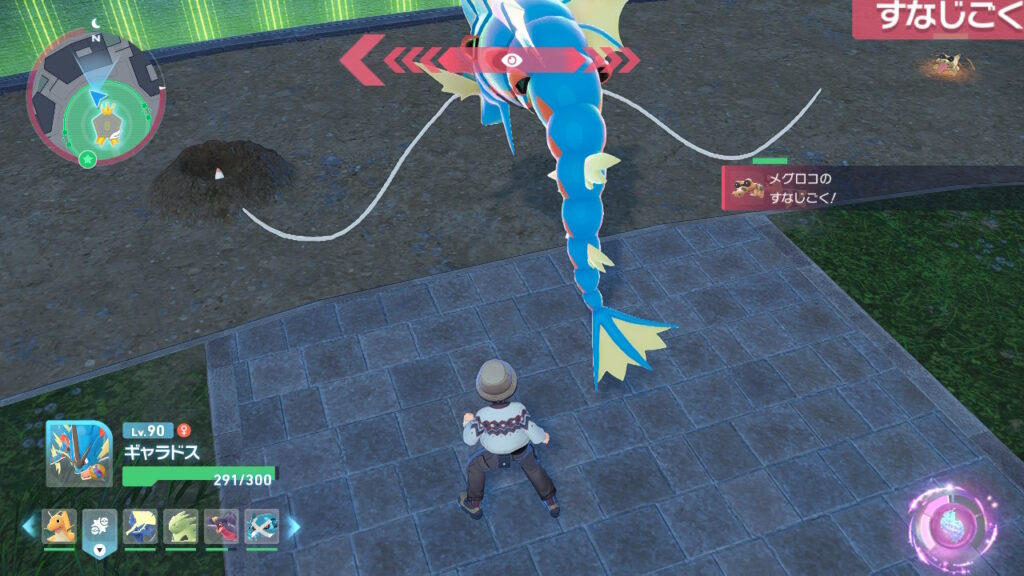Click the red eye target-lock indicator
The image size is (1024, 576).
pyautogui.click(x=513, y=60)
